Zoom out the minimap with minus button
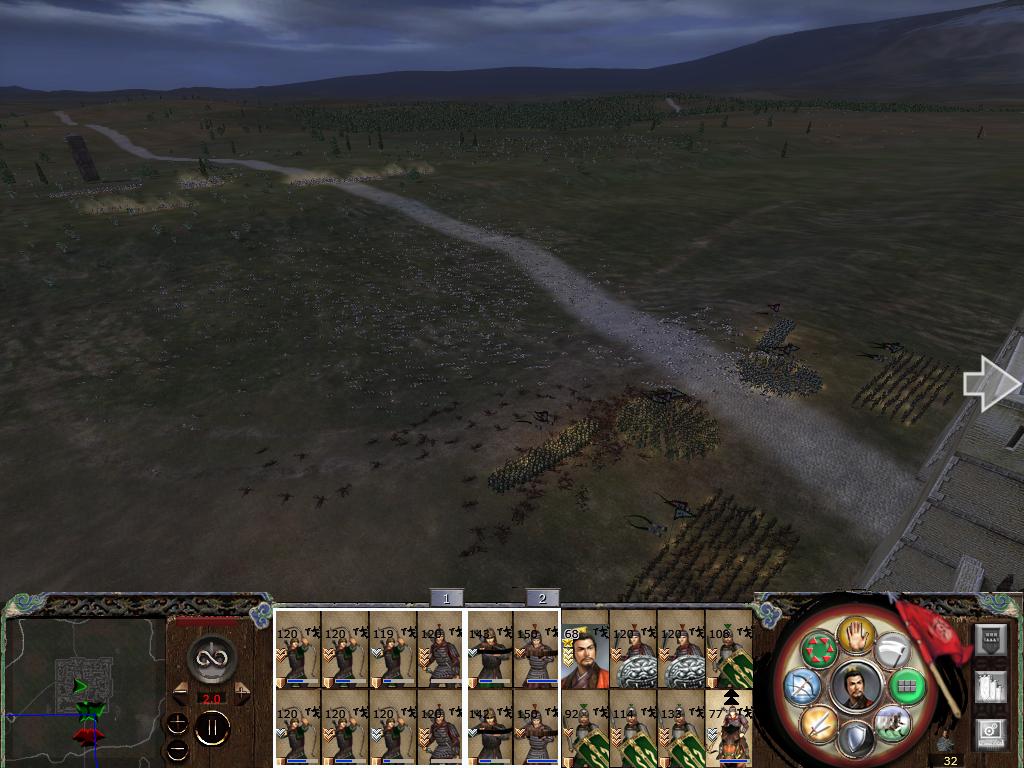This screenshot has width=1024, height=768. [177, 749]
